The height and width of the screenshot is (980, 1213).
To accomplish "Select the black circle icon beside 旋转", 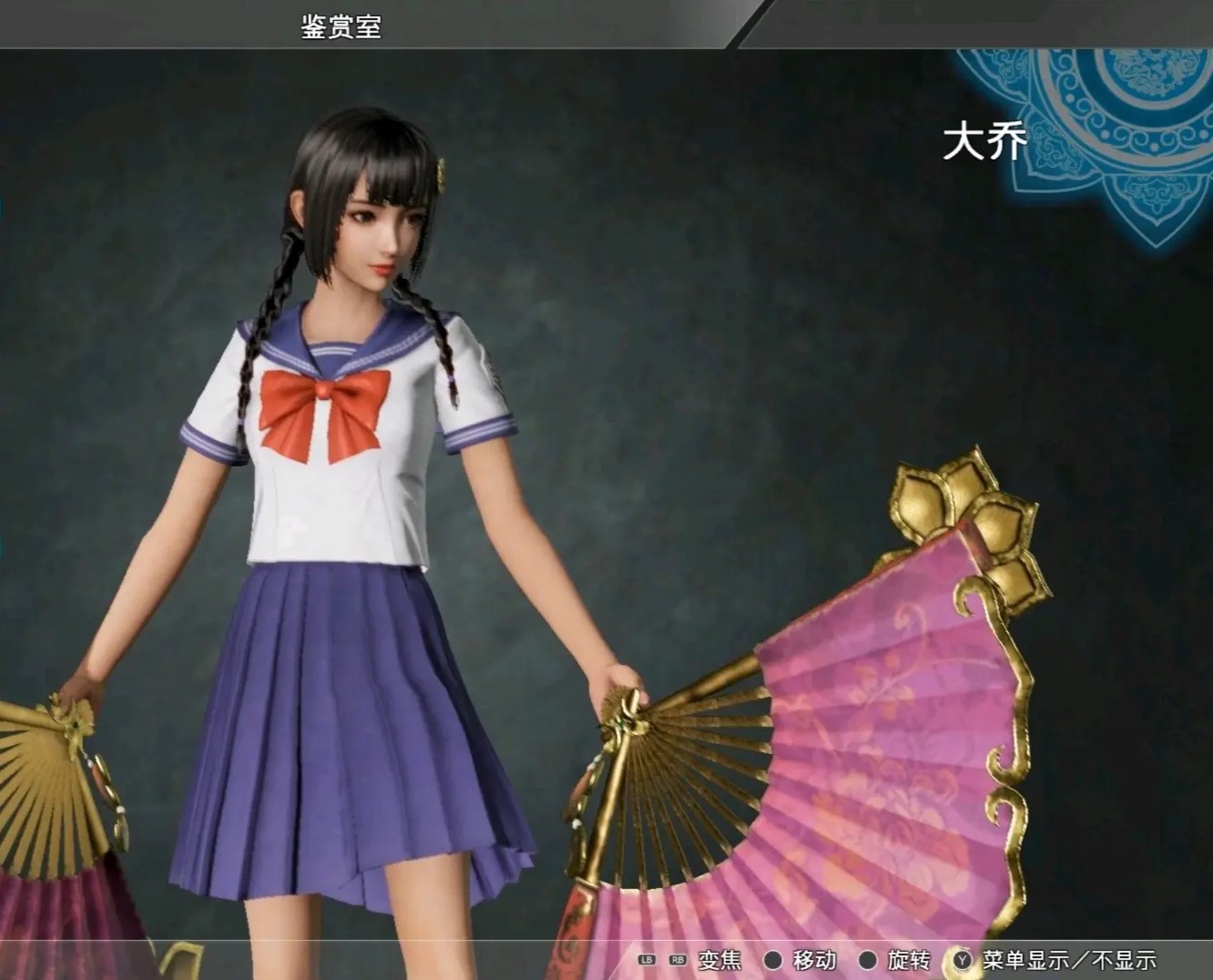I will click(x=868, y=958).
